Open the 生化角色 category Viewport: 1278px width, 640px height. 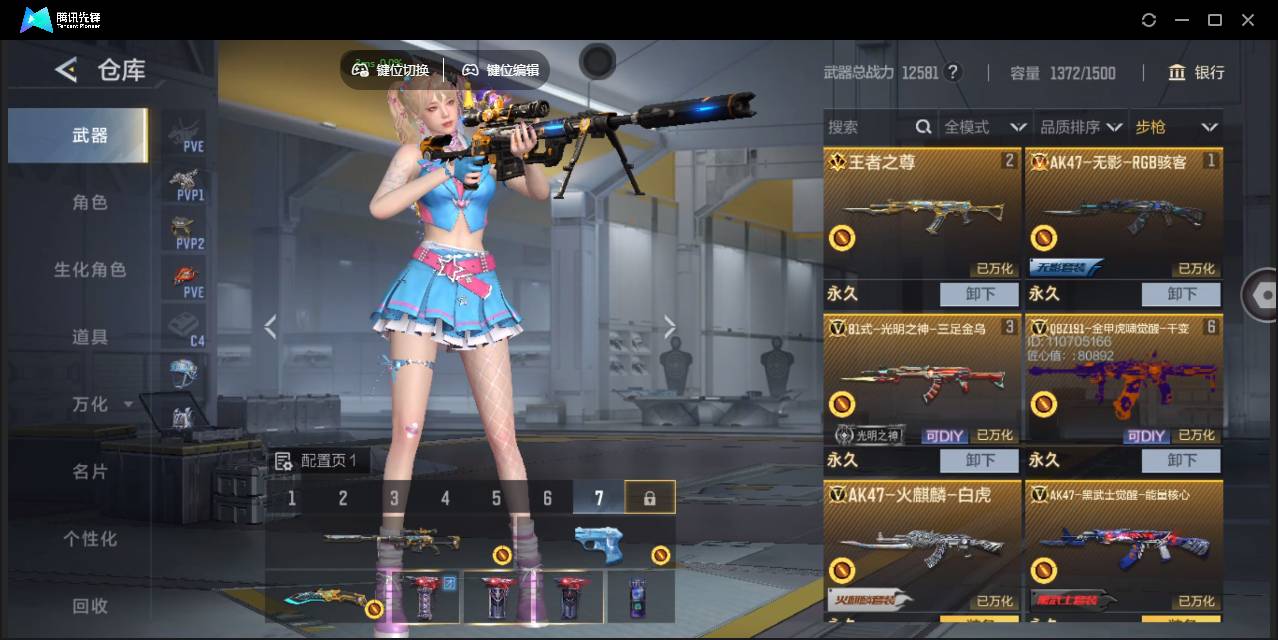click(89, 270)
